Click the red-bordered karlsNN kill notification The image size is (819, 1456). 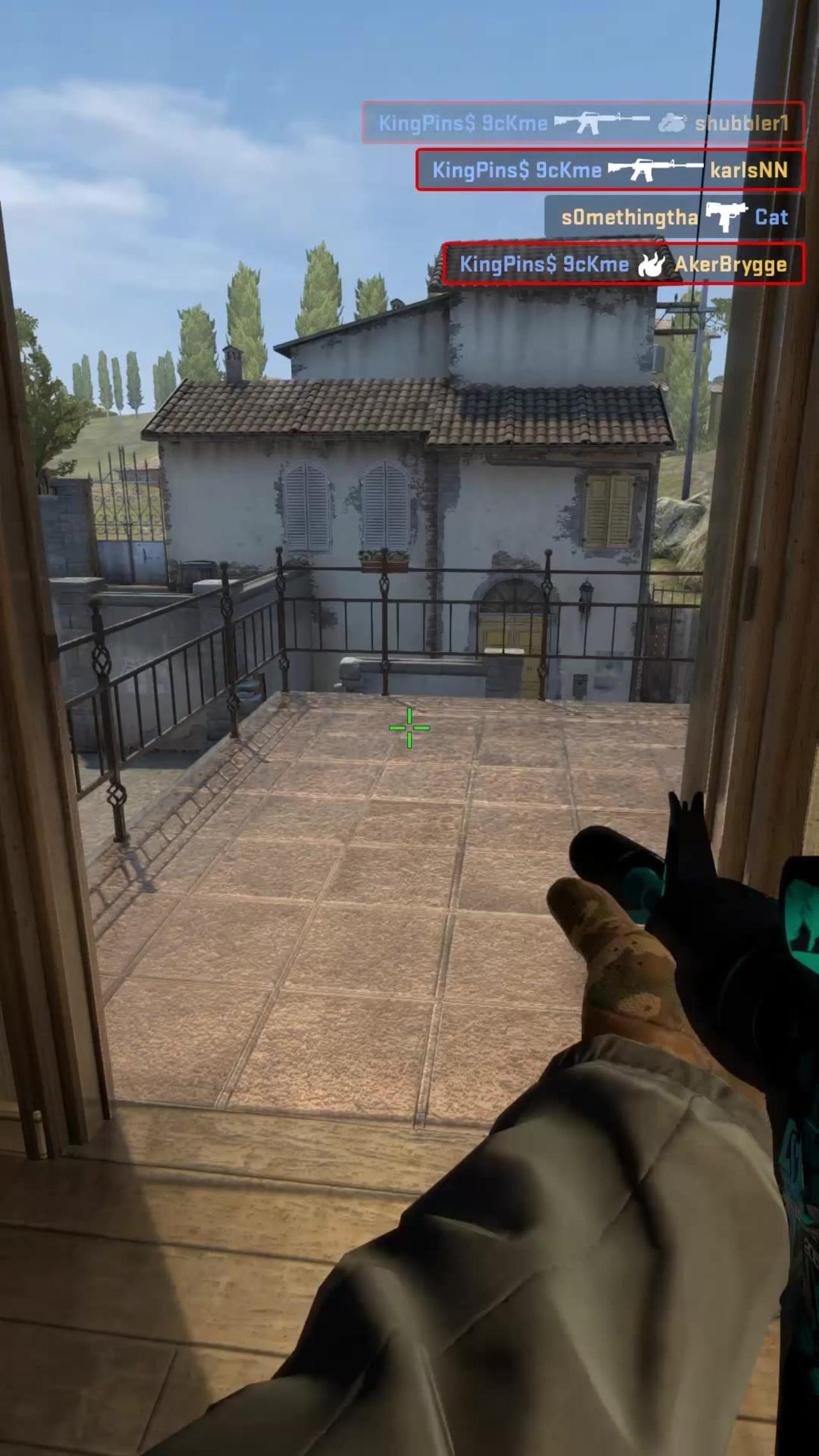click(610, 170)
